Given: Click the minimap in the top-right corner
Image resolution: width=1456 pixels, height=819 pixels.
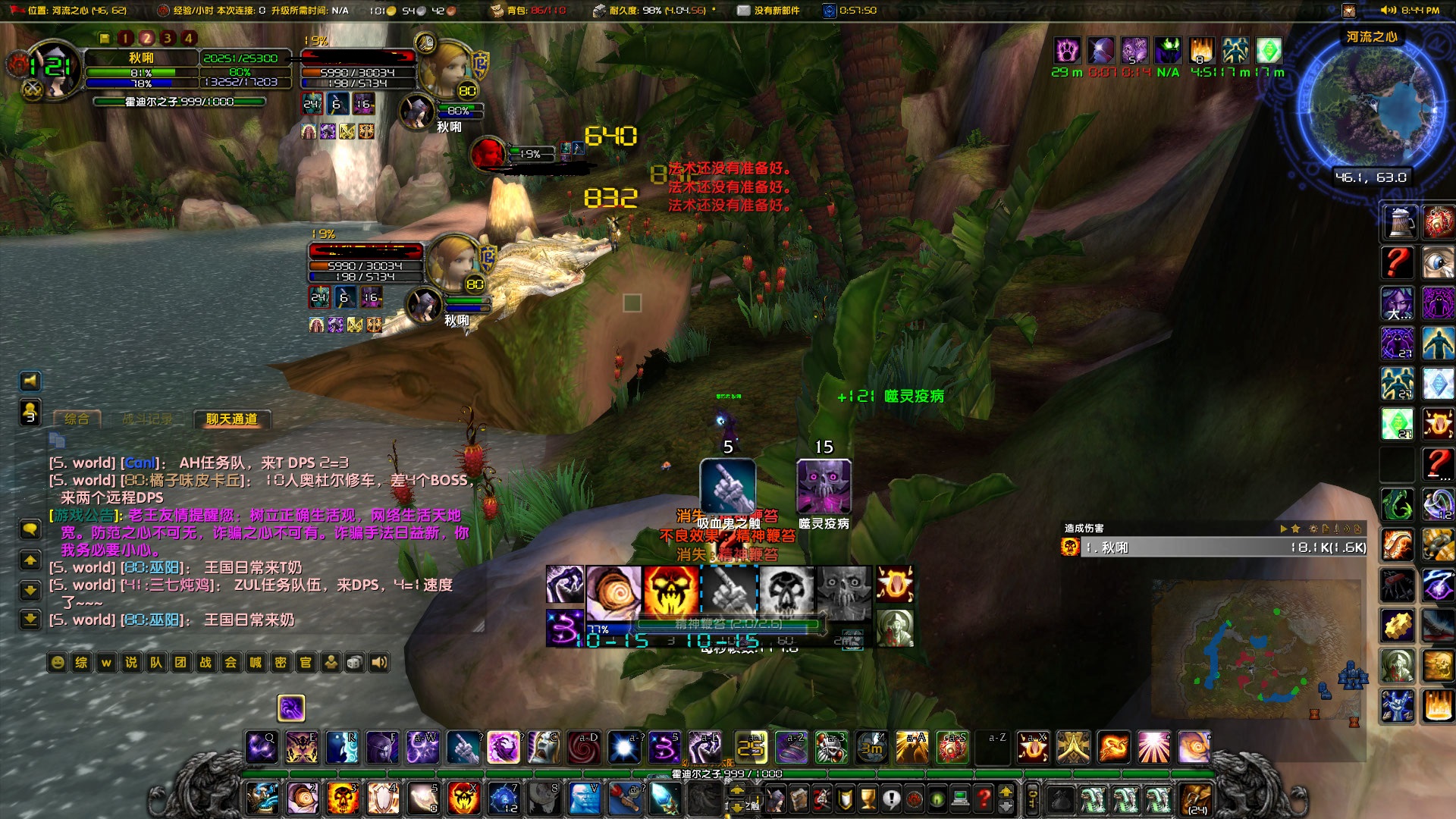Looking at the screenshot, I should 1373,106.
